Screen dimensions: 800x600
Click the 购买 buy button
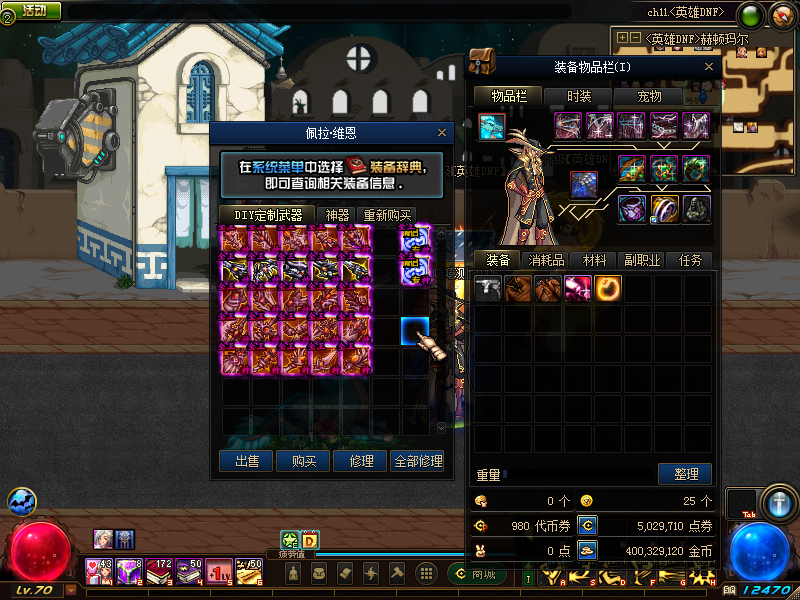point(304,461)
